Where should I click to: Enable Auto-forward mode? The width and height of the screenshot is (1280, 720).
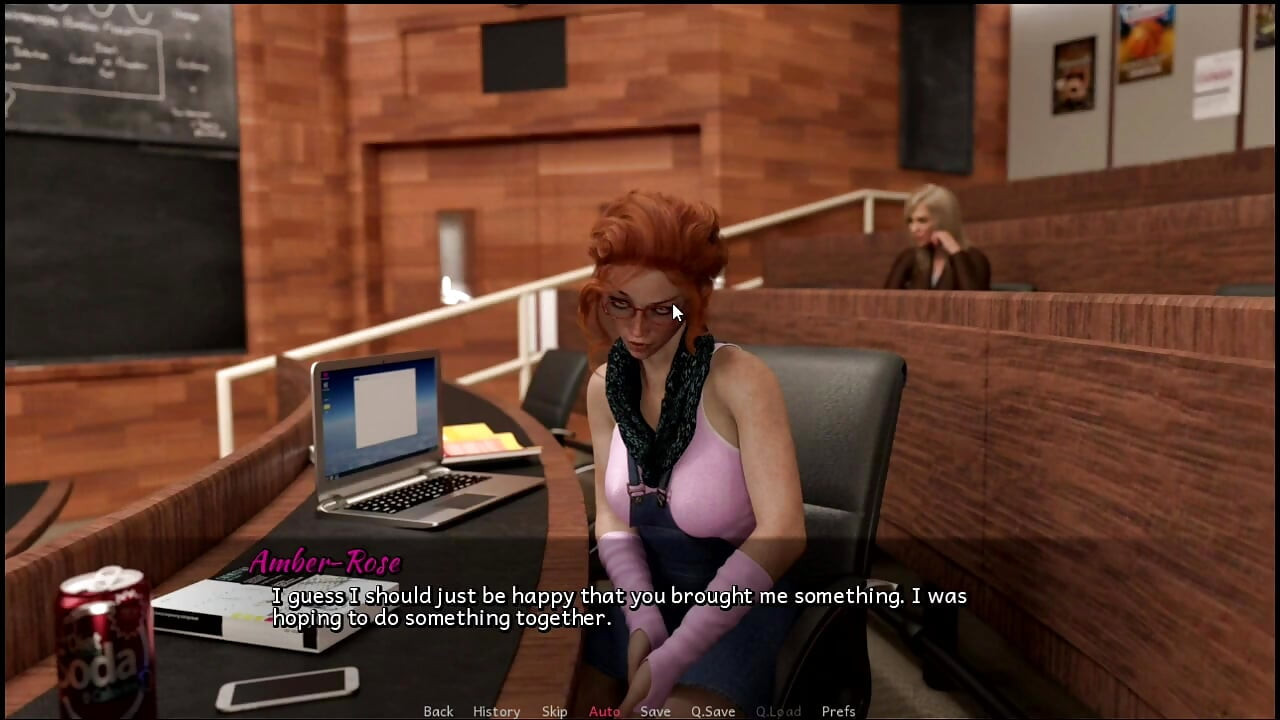(x=604, y=711)
